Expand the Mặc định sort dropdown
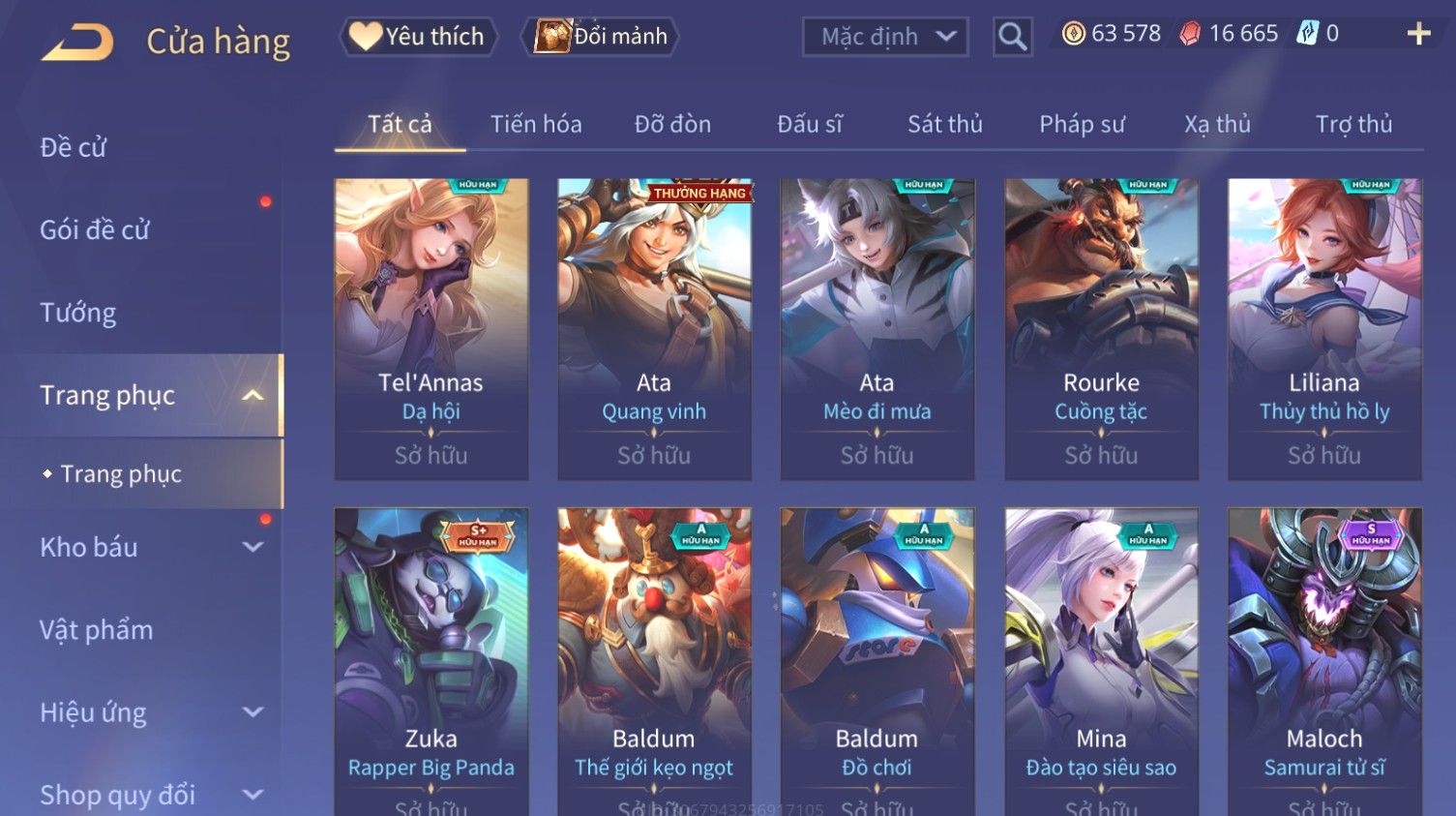This screenshot has height=816, width=1456. (x=885, y=37)
